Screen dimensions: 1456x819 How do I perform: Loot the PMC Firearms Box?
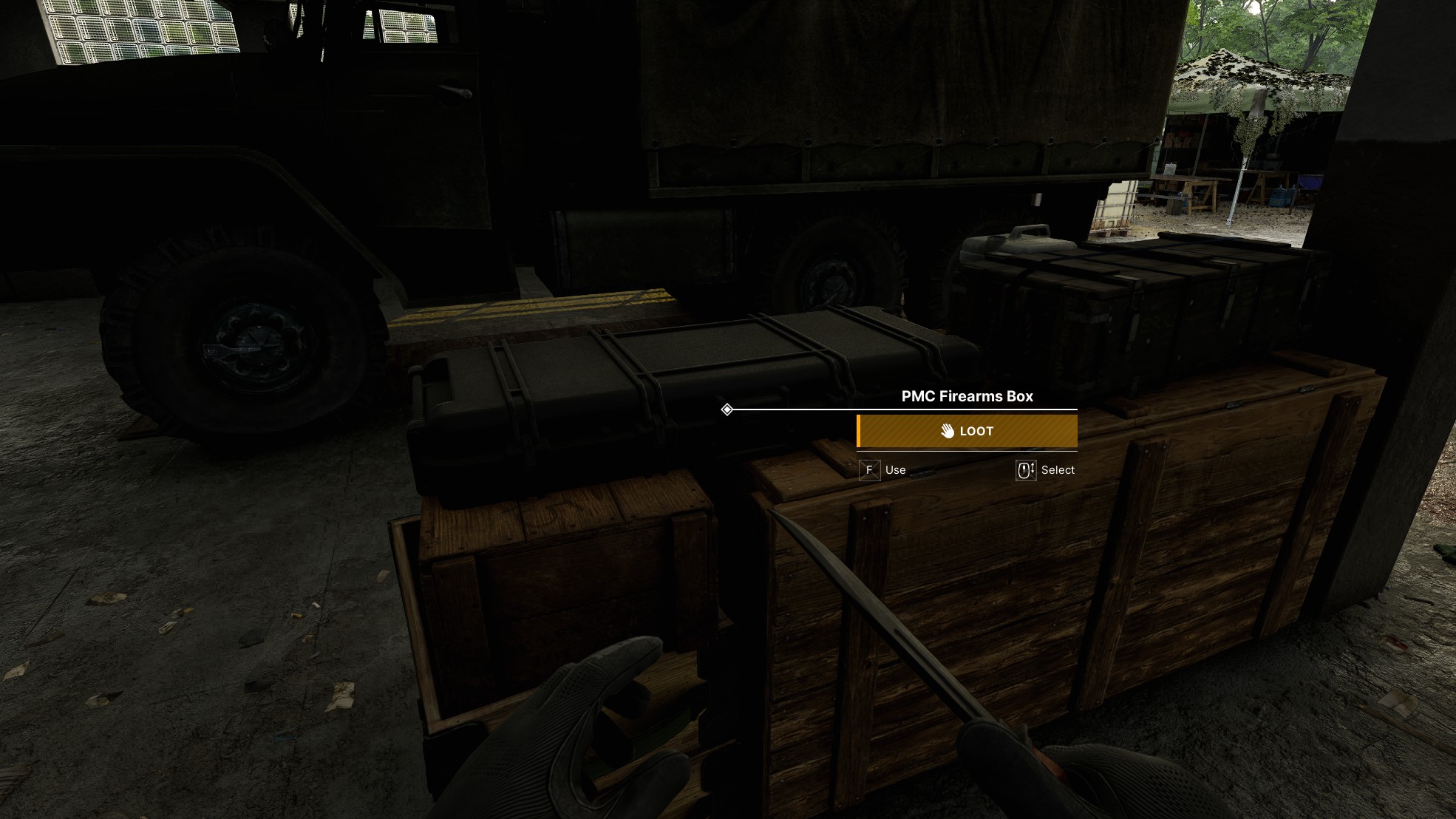[x=967, y=431]
